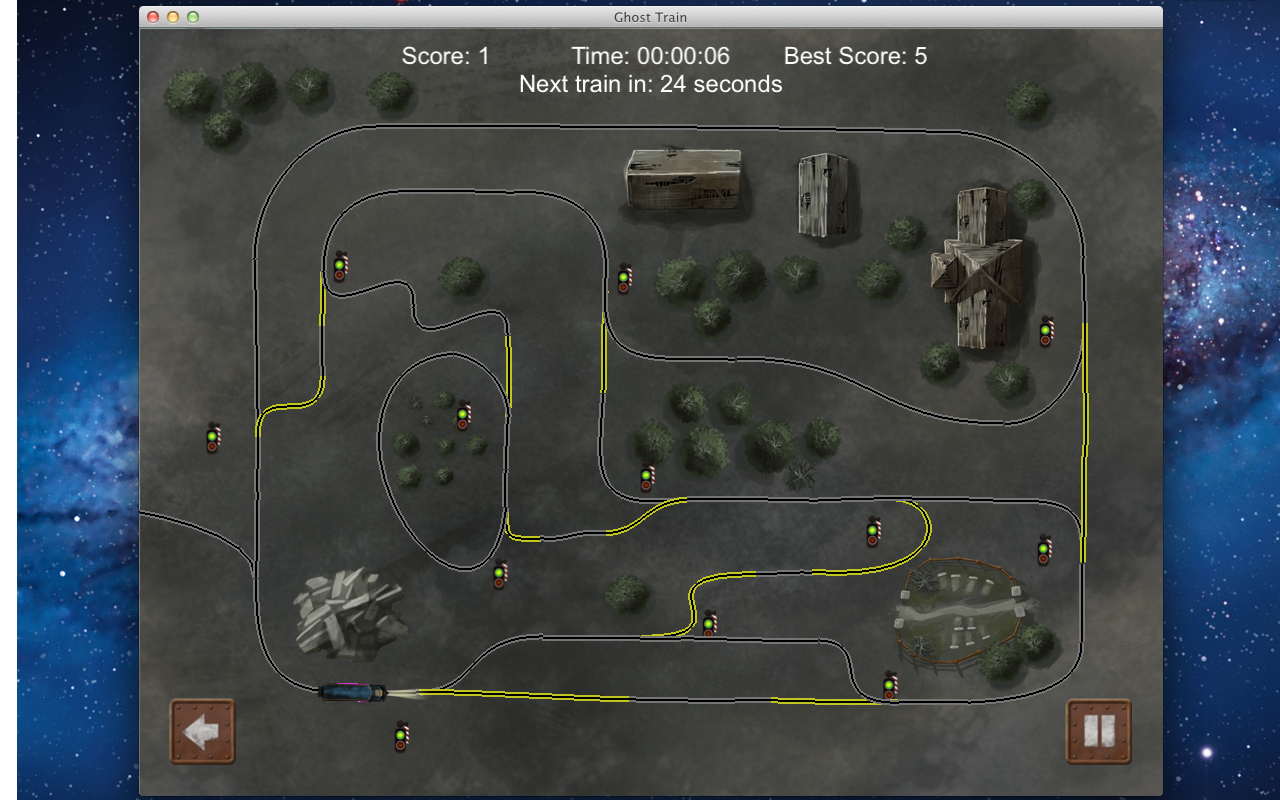
Task: Switch the signal beside the cross-shaped wooden building
Action: tap(1046, 331)
